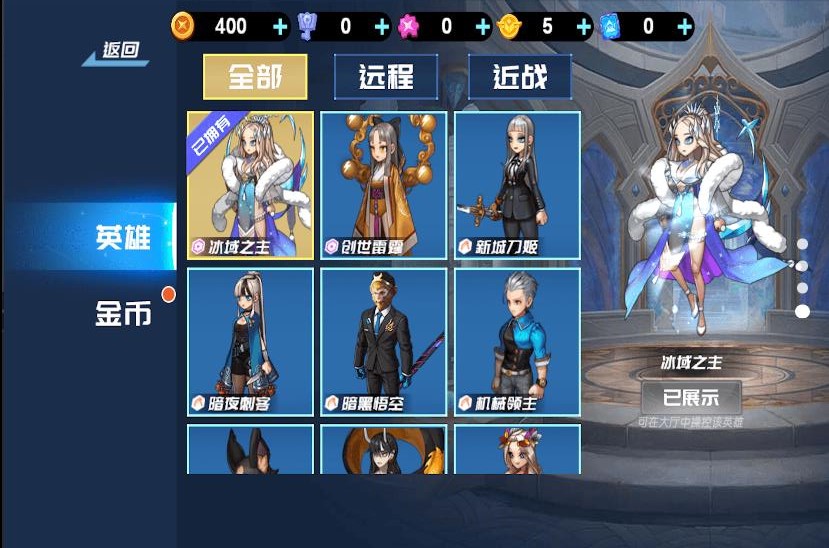This screenshot has height=548, width=829.
Task: Switch to the 远程 ranged tab
Action: 386,77
